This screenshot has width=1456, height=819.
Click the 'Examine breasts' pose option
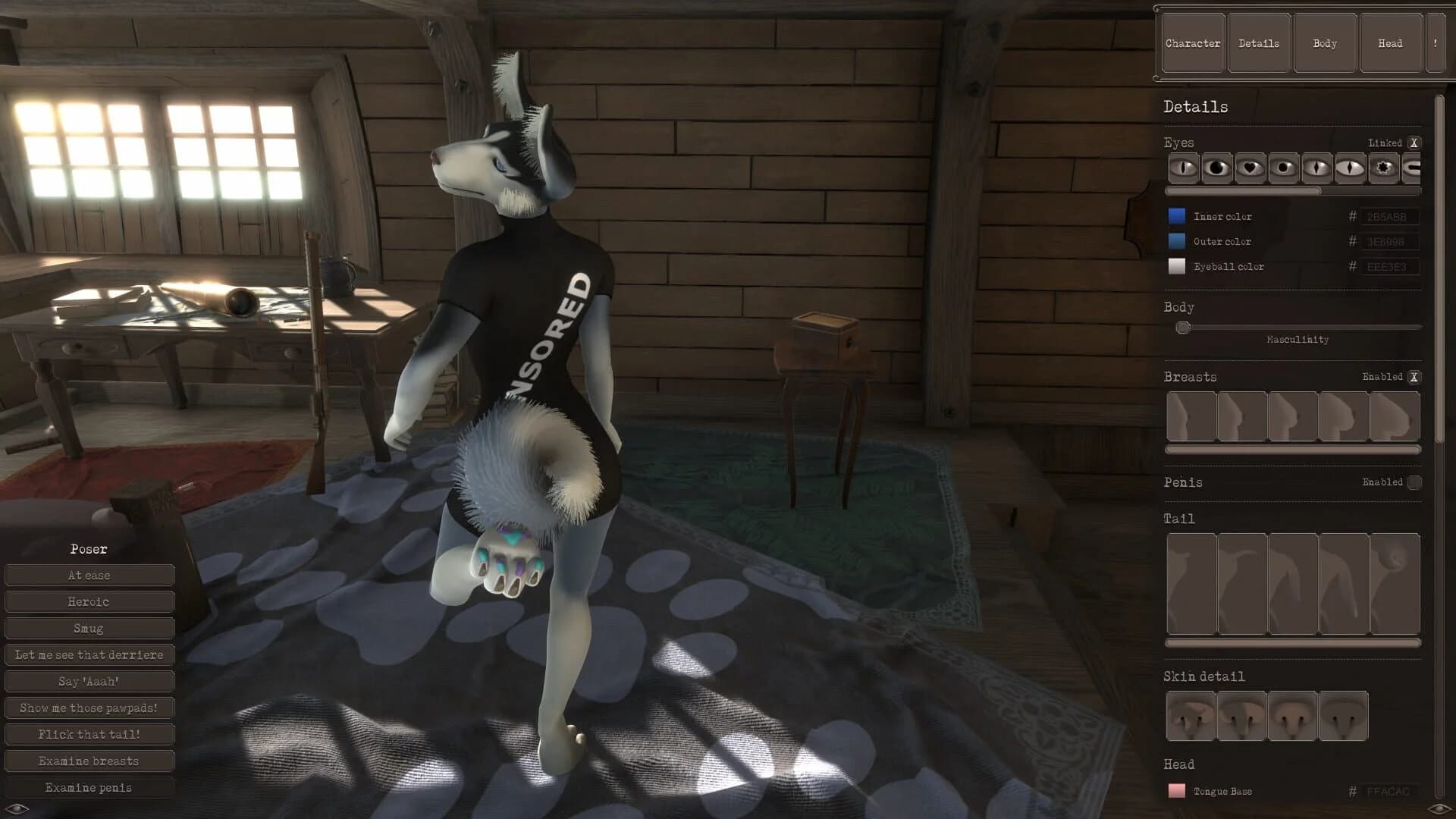click(x=89, y=761)
